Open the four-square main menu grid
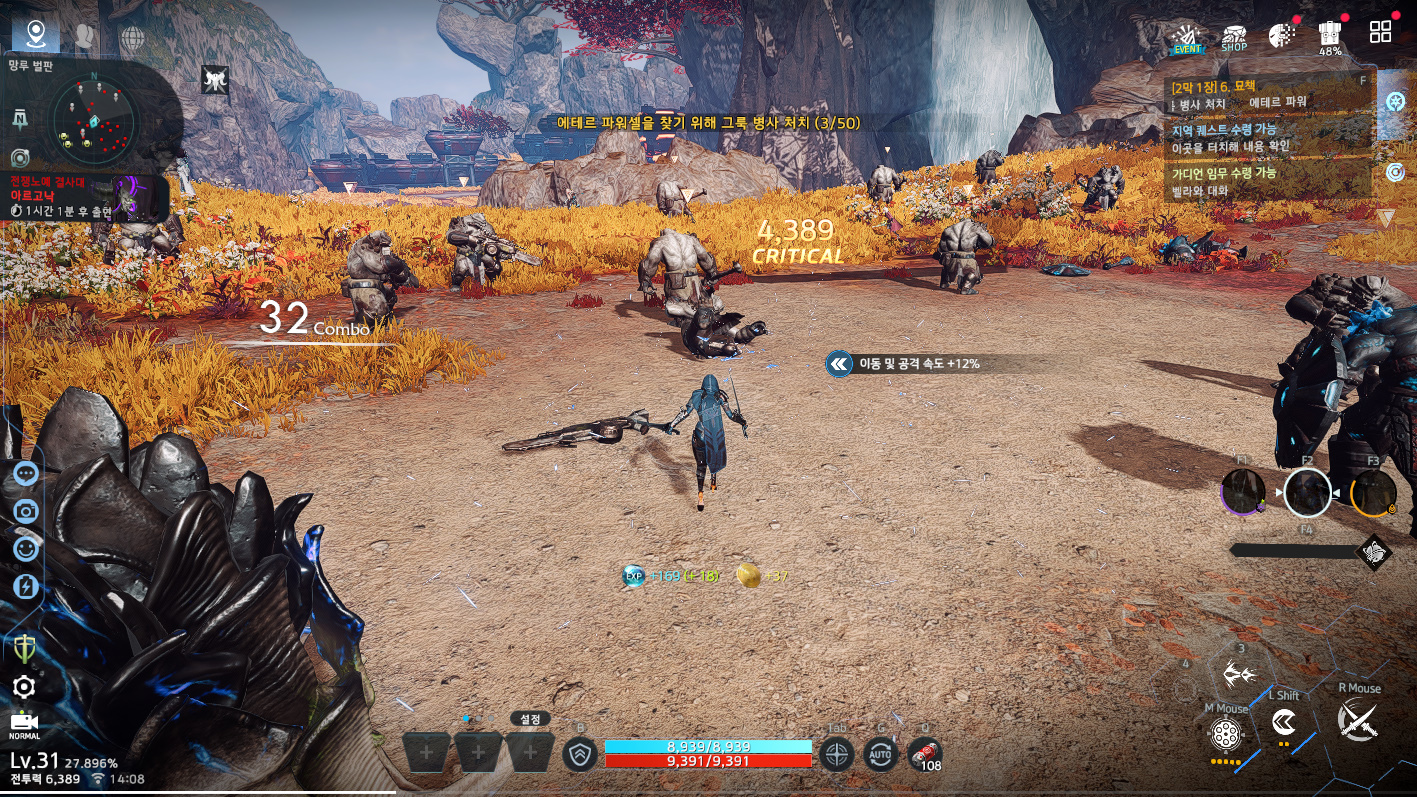The image size is (1417, 797). [1380, 32]
